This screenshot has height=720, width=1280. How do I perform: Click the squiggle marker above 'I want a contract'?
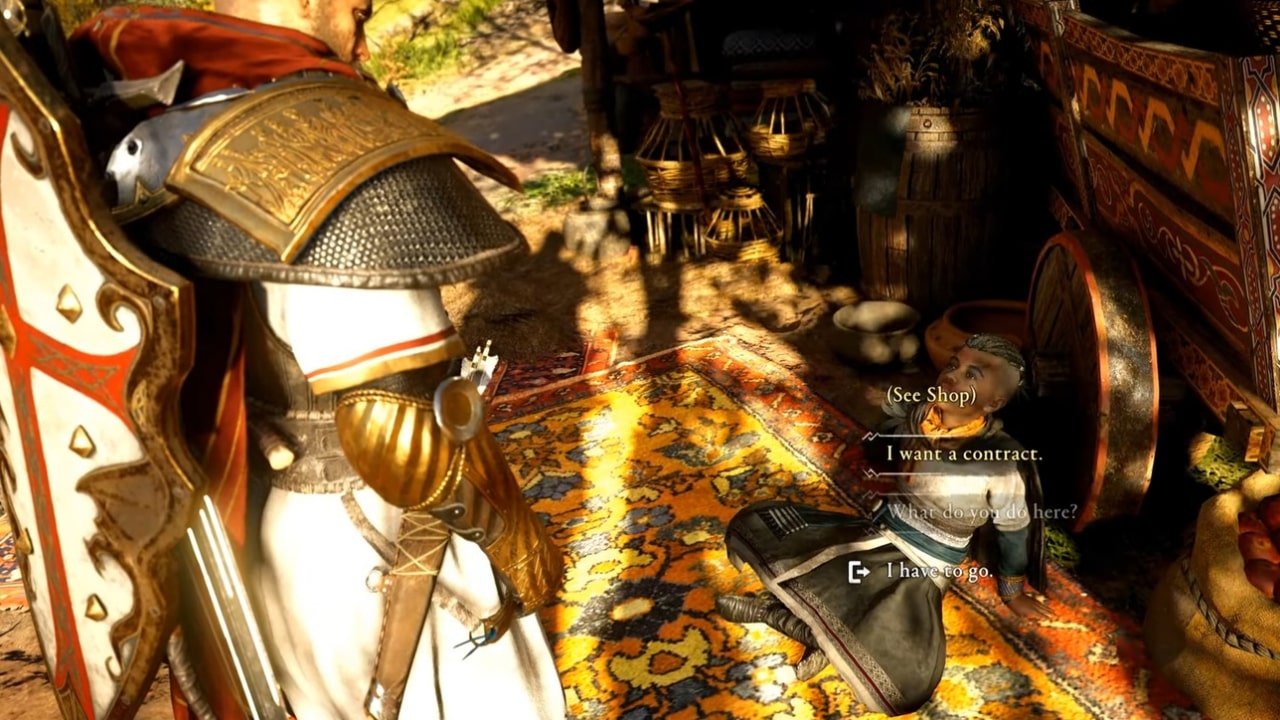click(869, 437)
